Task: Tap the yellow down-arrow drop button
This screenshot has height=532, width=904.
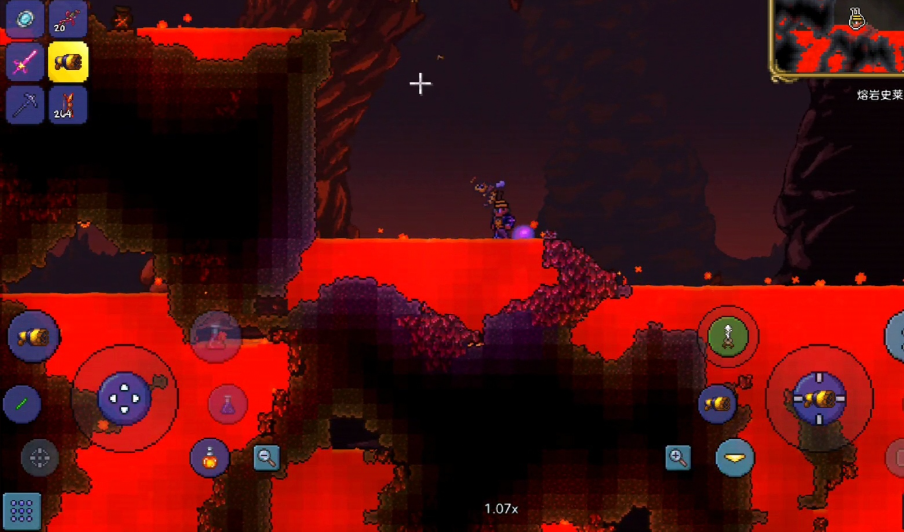Action: point(735,458)
